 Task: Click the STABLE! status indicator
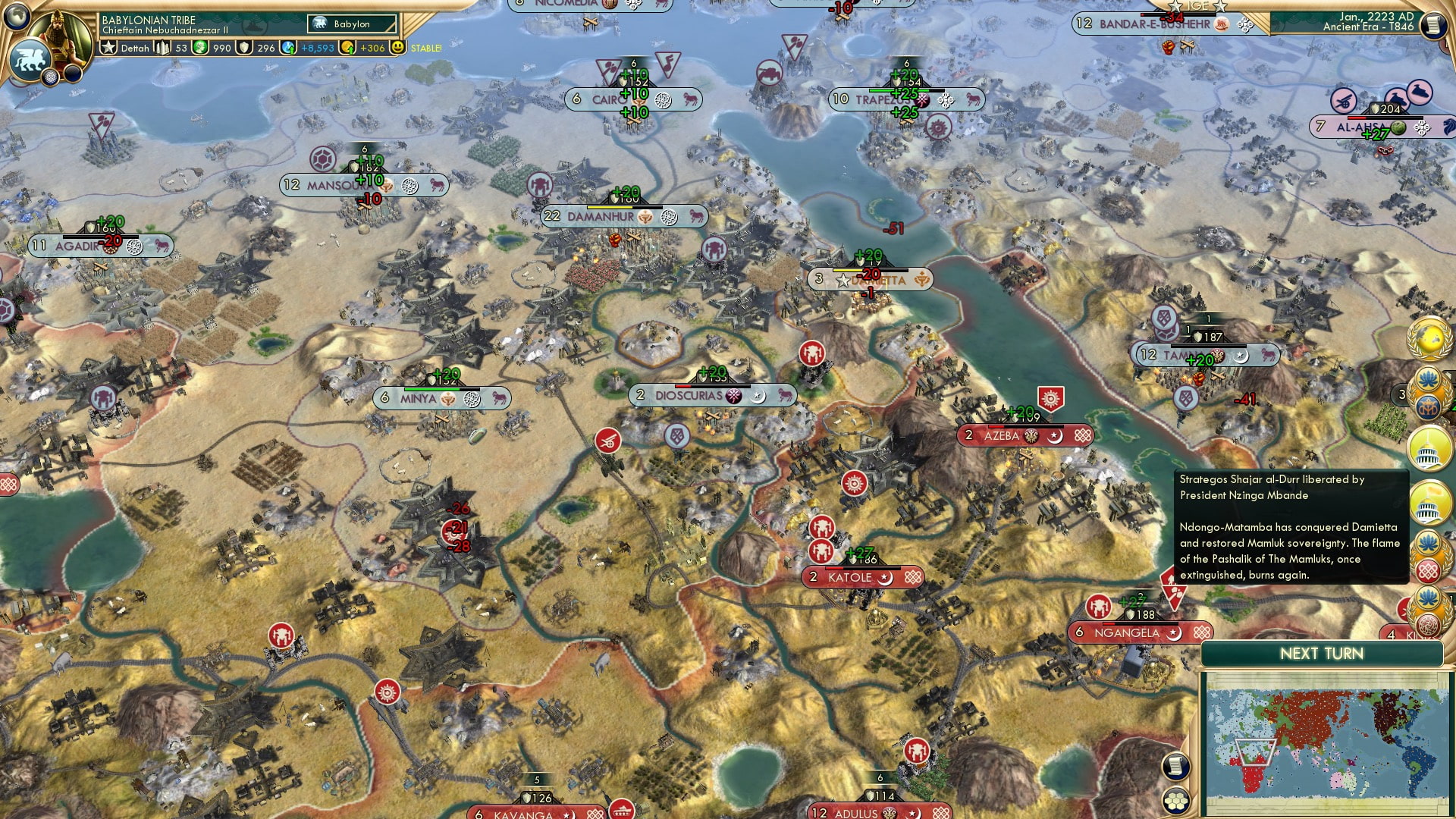[x=428, y=47]
